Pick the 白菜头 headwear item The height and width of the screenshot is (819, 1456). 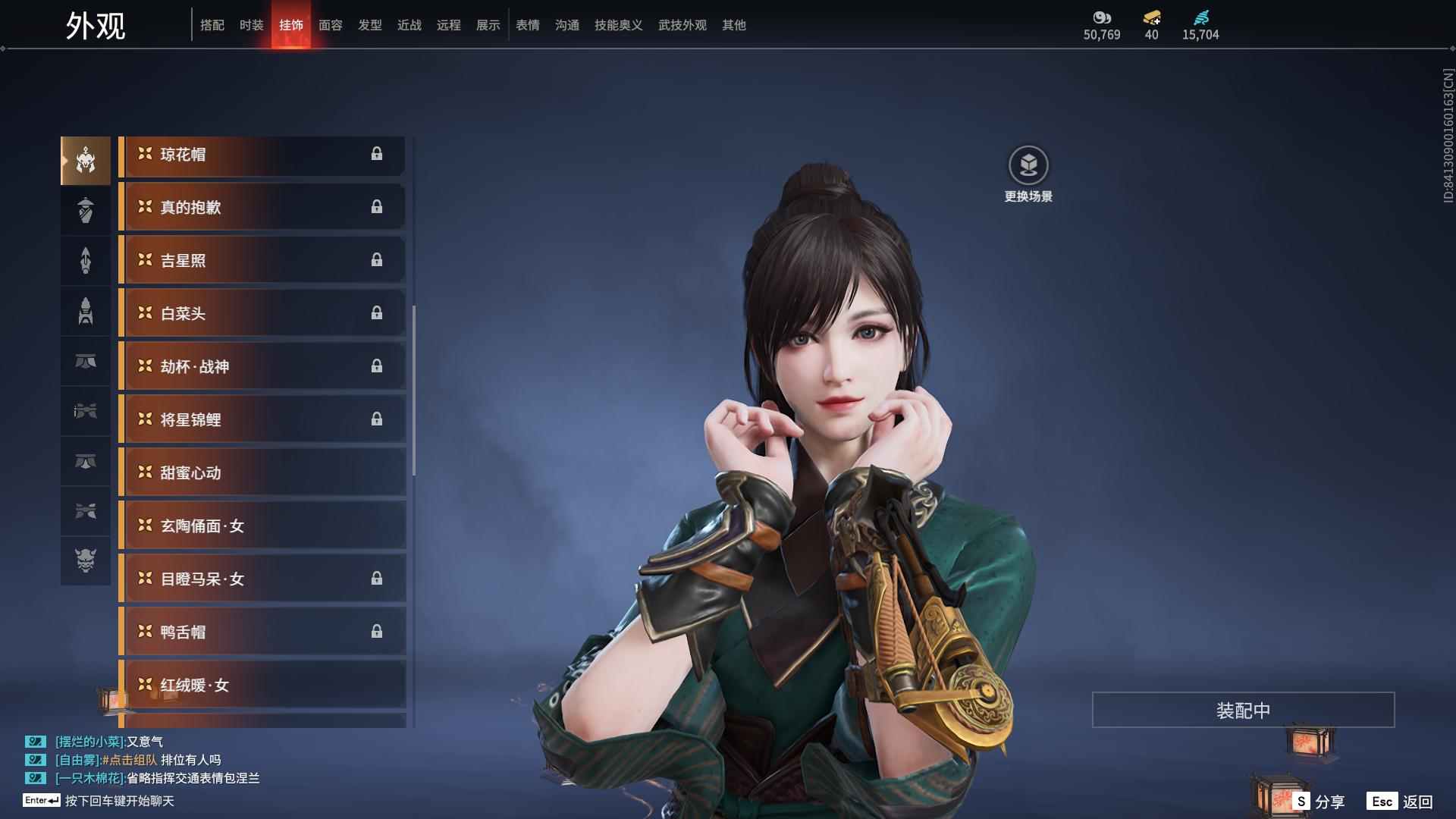point(262,314)
